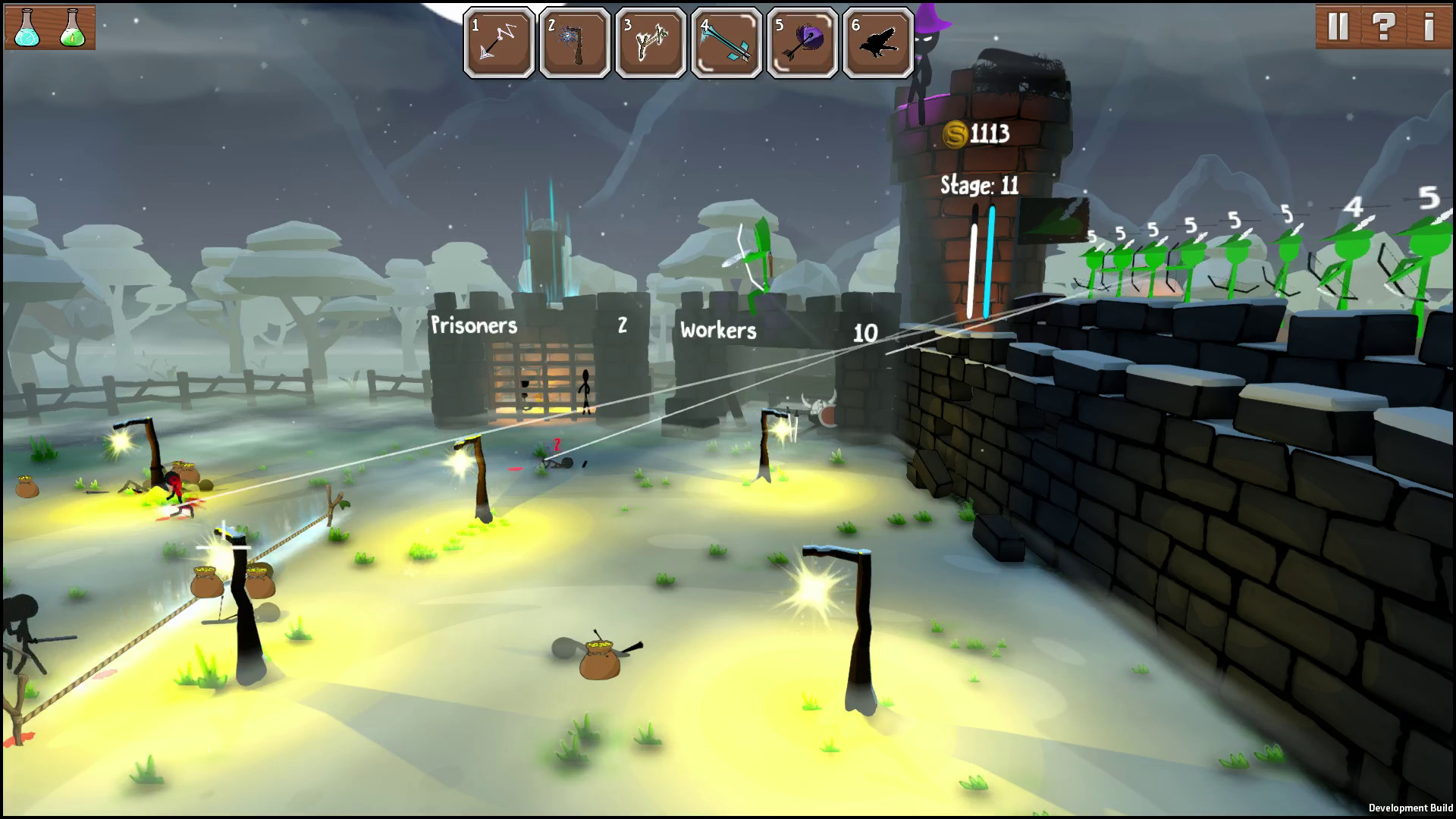The image size is (1456, 819).
Task: Select the sparkling hammer in slot 2
Action: click(575, 42)
